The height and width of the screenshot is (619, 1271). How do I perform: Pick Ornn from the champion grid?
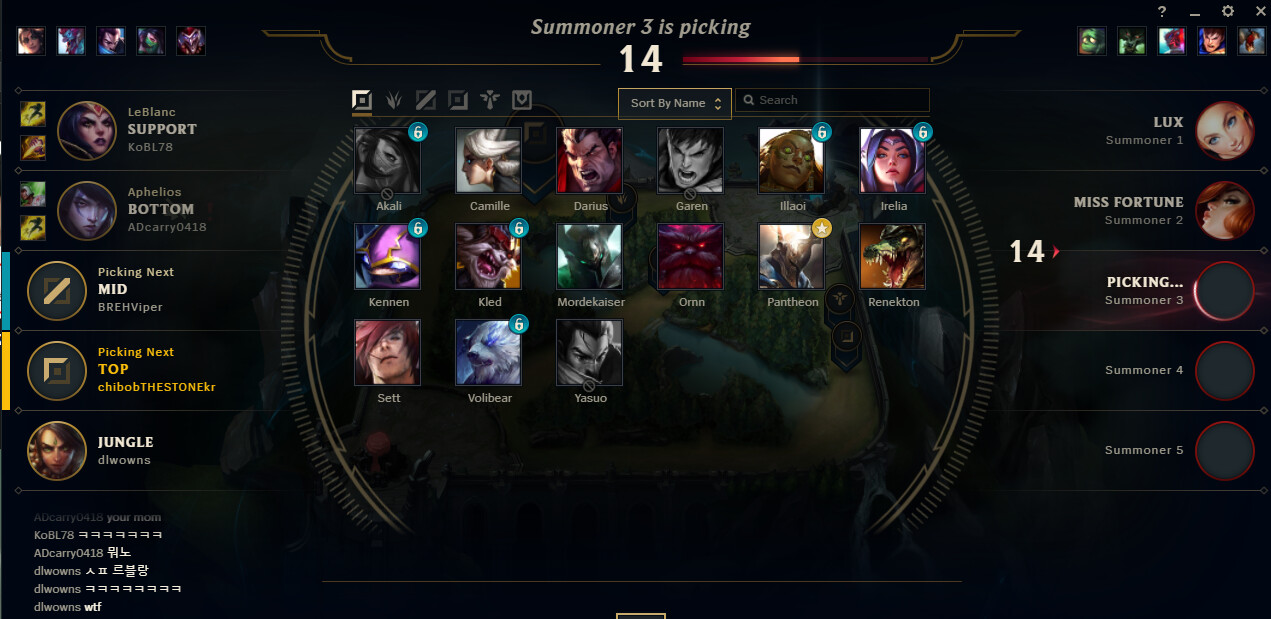pos(690,256)
